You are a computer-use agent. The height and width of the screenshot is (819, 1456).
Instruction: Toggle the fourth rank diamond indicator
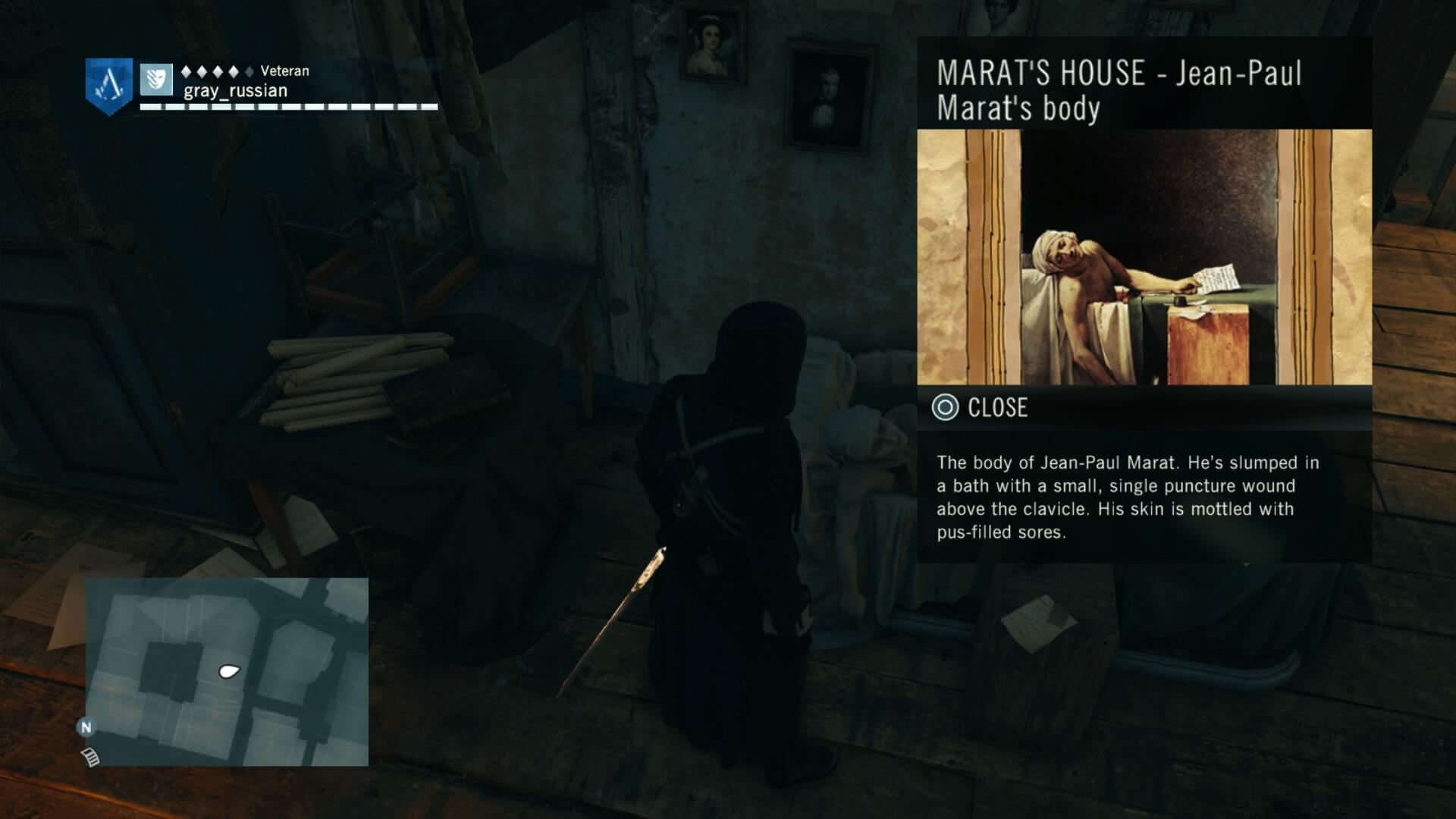233,71
